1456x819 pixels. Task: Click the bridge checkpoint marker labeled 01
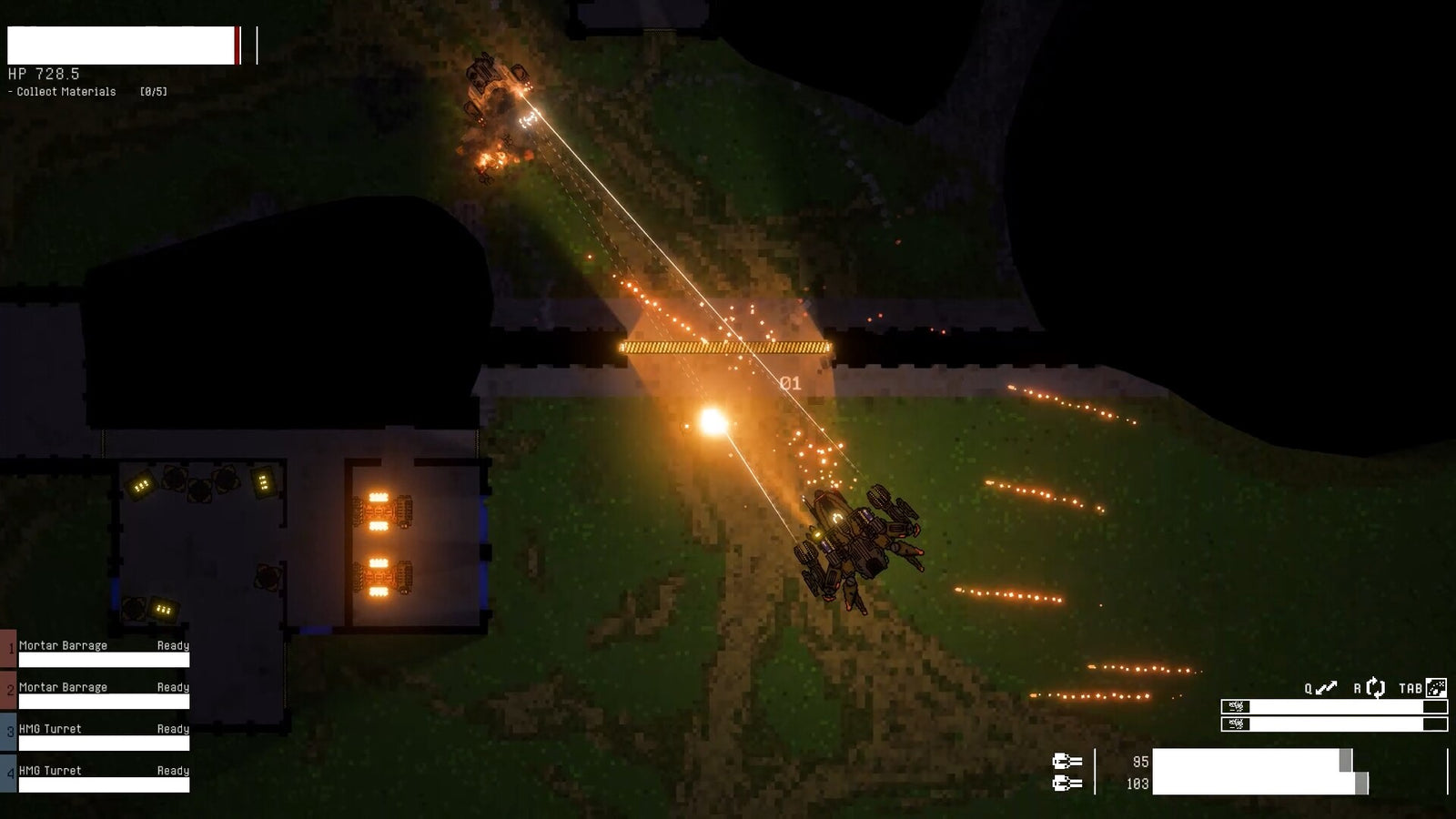789,384
